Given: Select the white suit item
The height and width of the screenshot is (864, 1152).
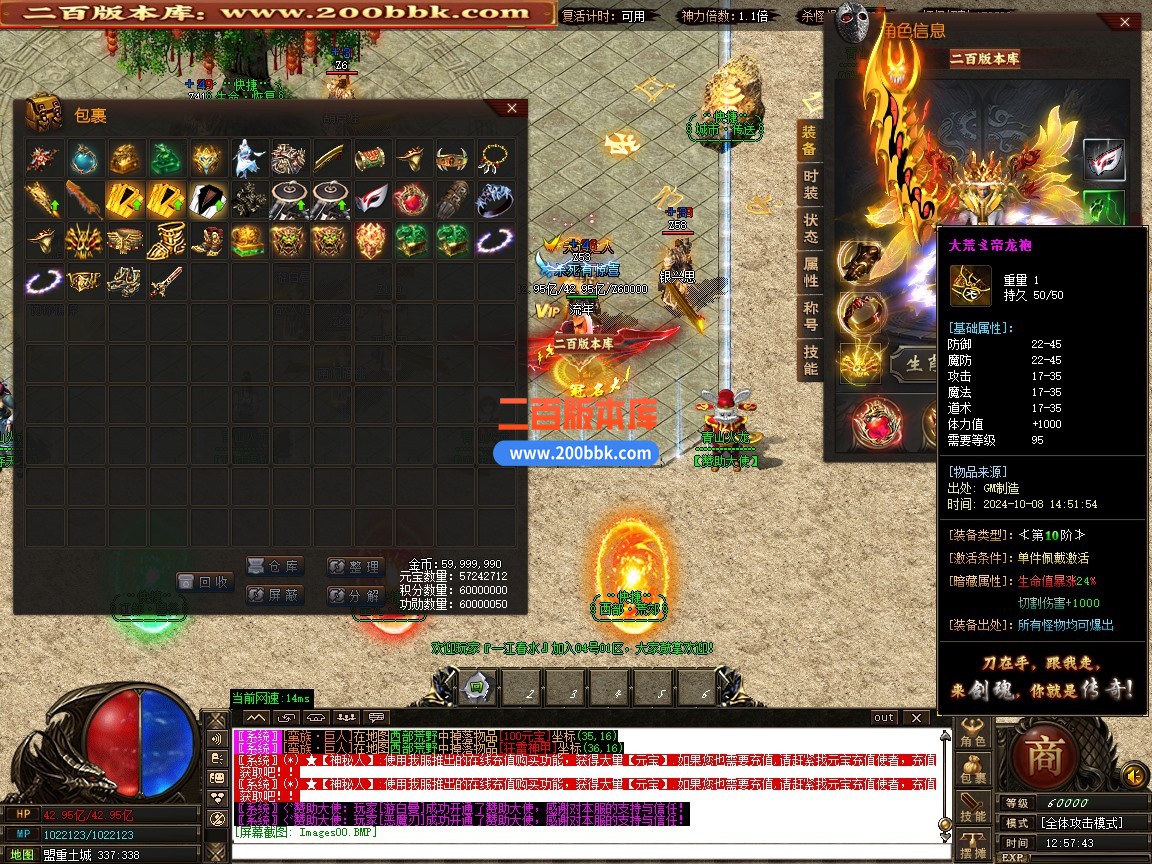Looking at the screenshot, I should (208, 199).
